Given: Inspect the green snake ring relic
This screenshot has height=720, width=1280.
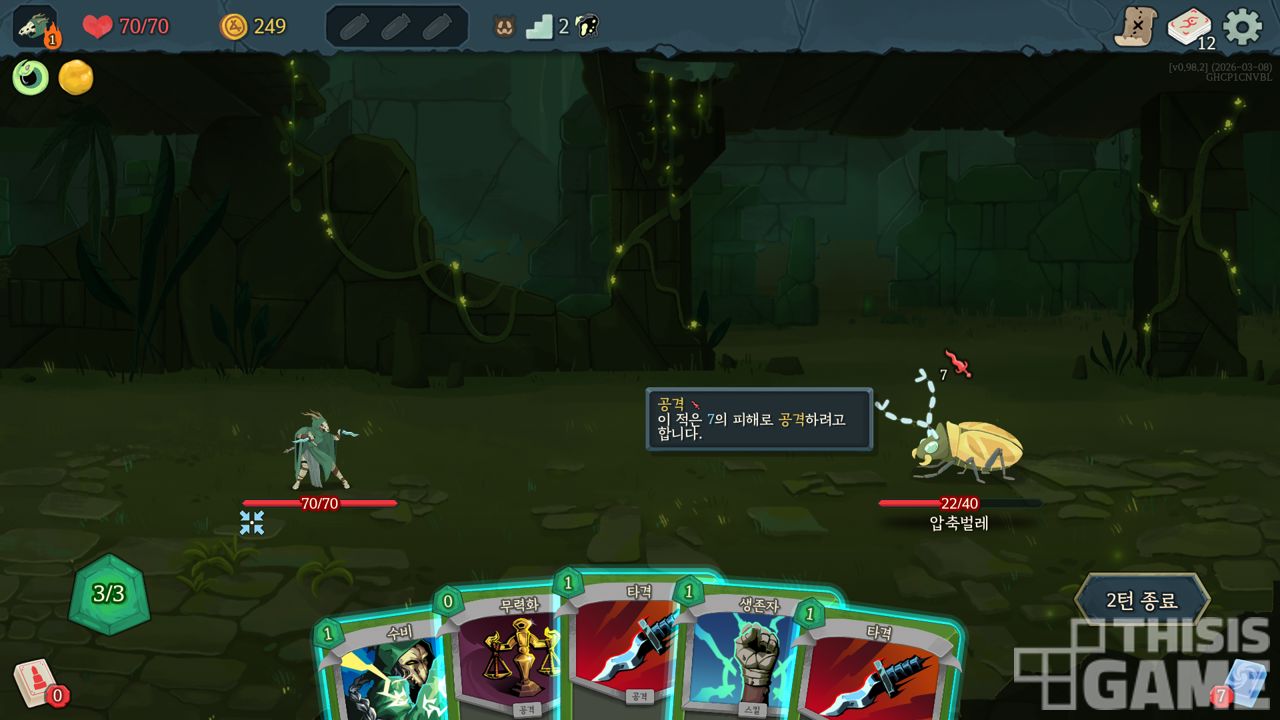Looking at the screenshot, I should (x=30, y=77).
